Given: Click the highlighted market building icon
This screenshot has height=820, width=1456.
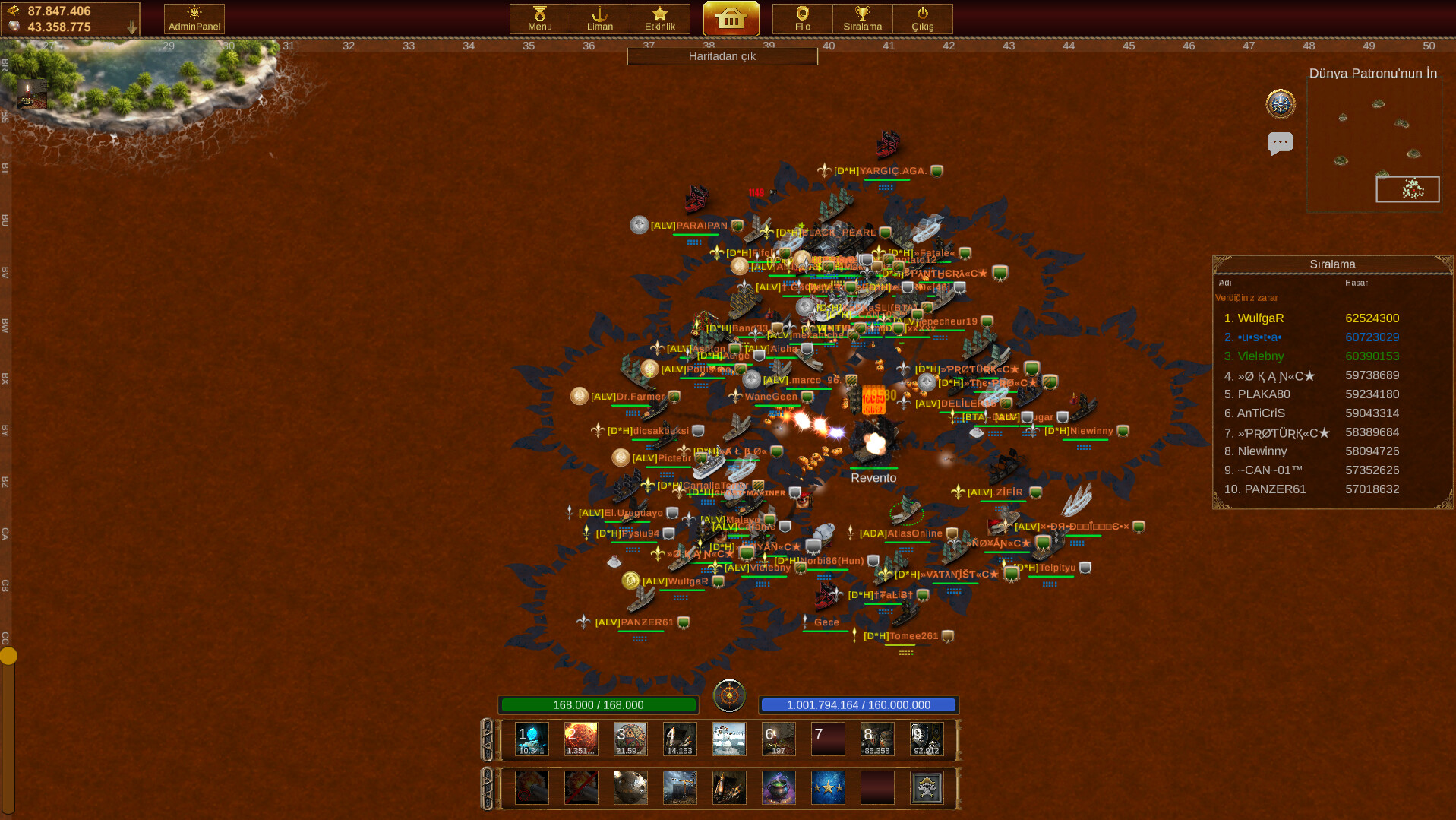Looking at the screenshot, I should (x=731, y=20).
